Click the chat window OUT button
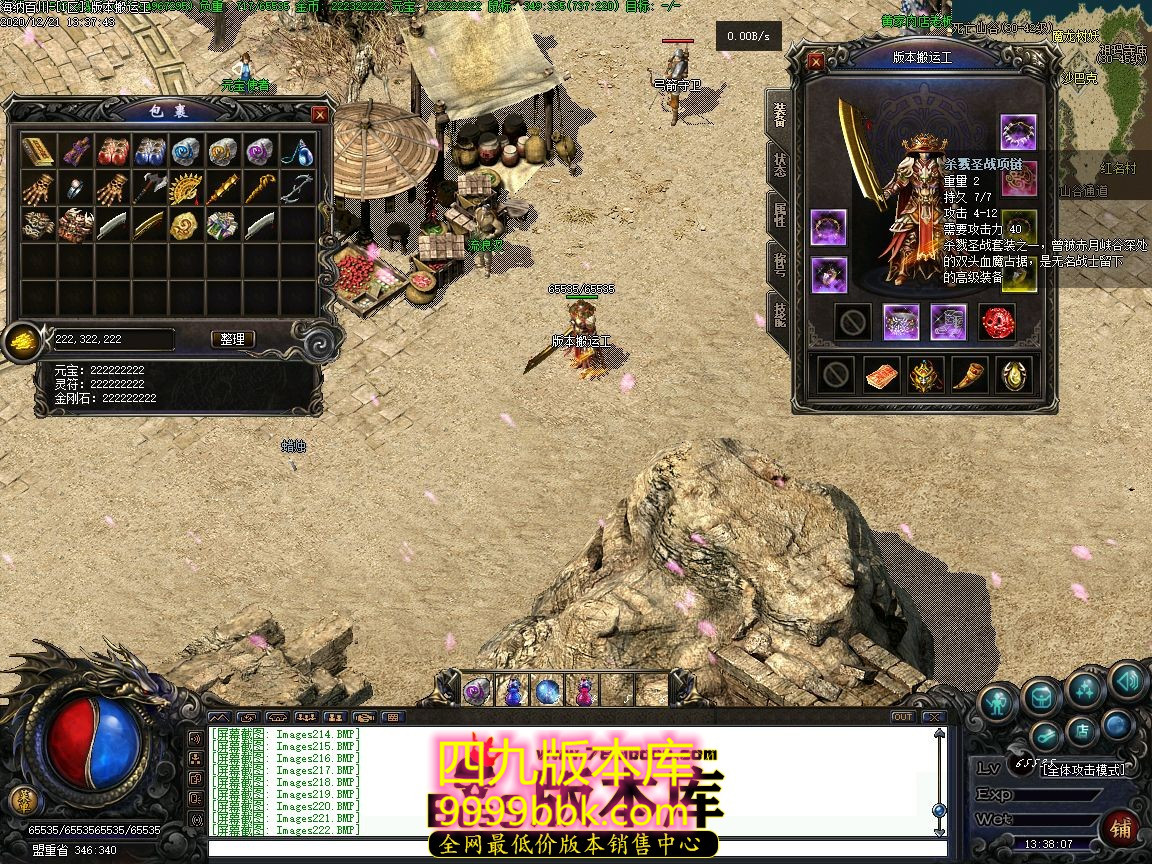Viewport: 1152px width, 864px height. 902,717
